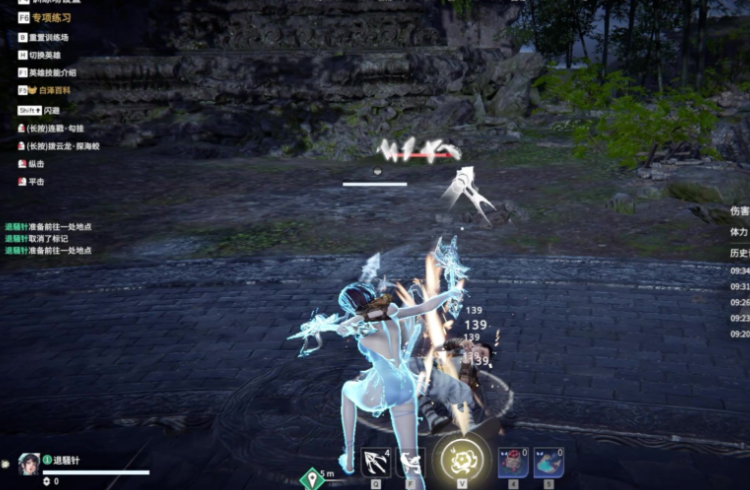The image size is (750, 490).
Task: Open the 白泽百科 encyclopedia entry
Action: (x=49, y=91)
